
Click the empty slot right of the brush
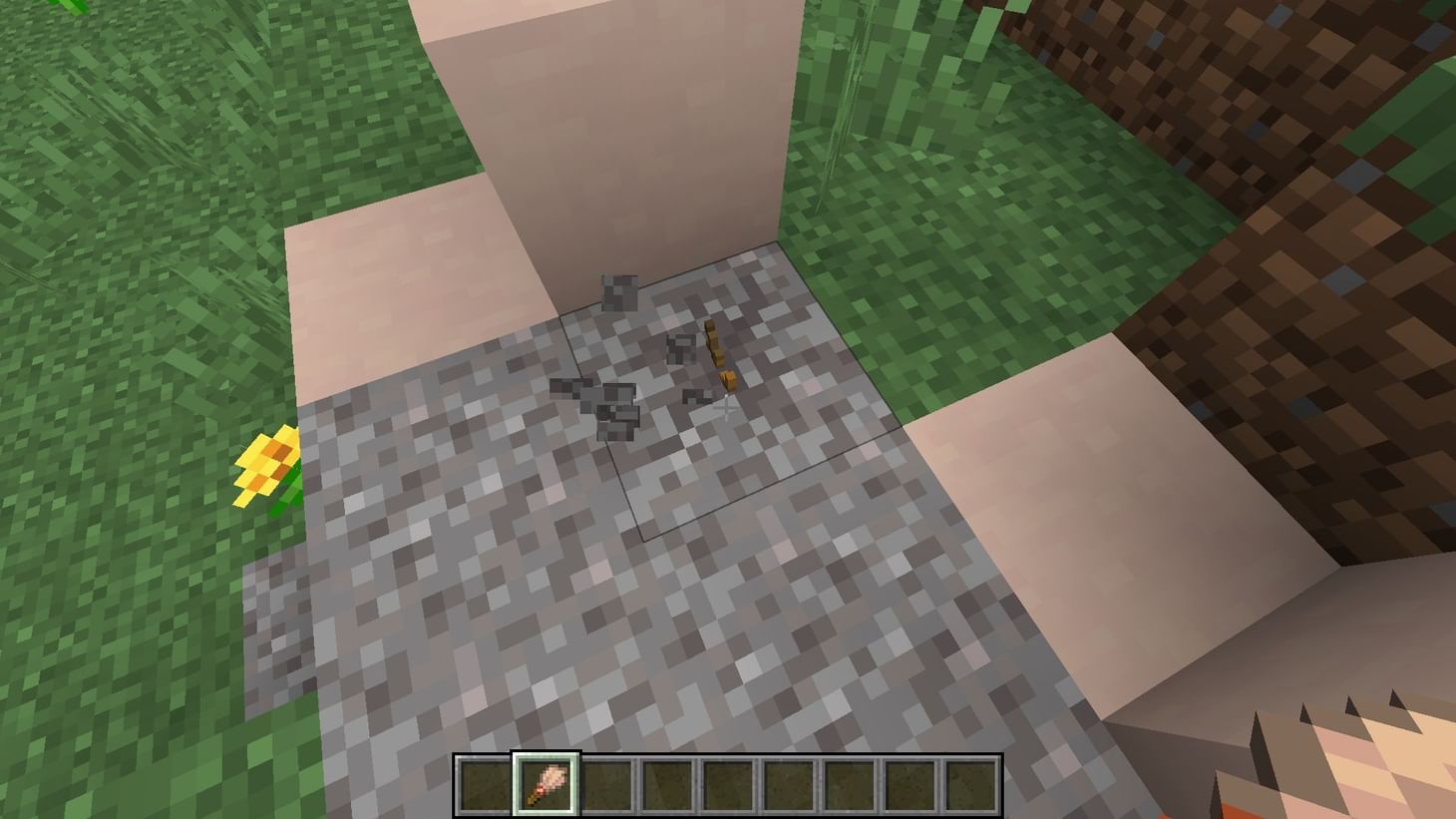(x=606, y=783)
